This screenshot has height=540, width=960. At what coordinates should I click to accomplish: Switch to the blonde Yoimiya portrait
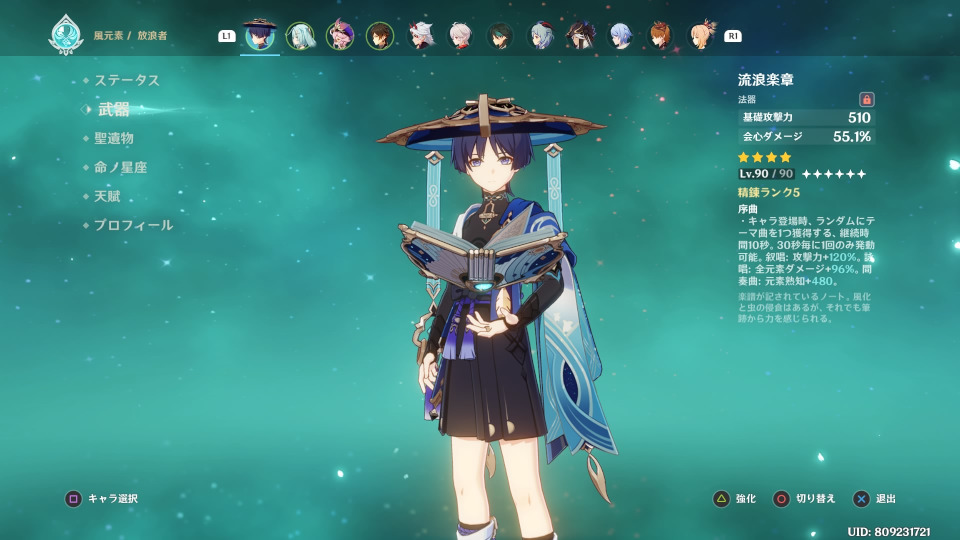pos(702,36)
